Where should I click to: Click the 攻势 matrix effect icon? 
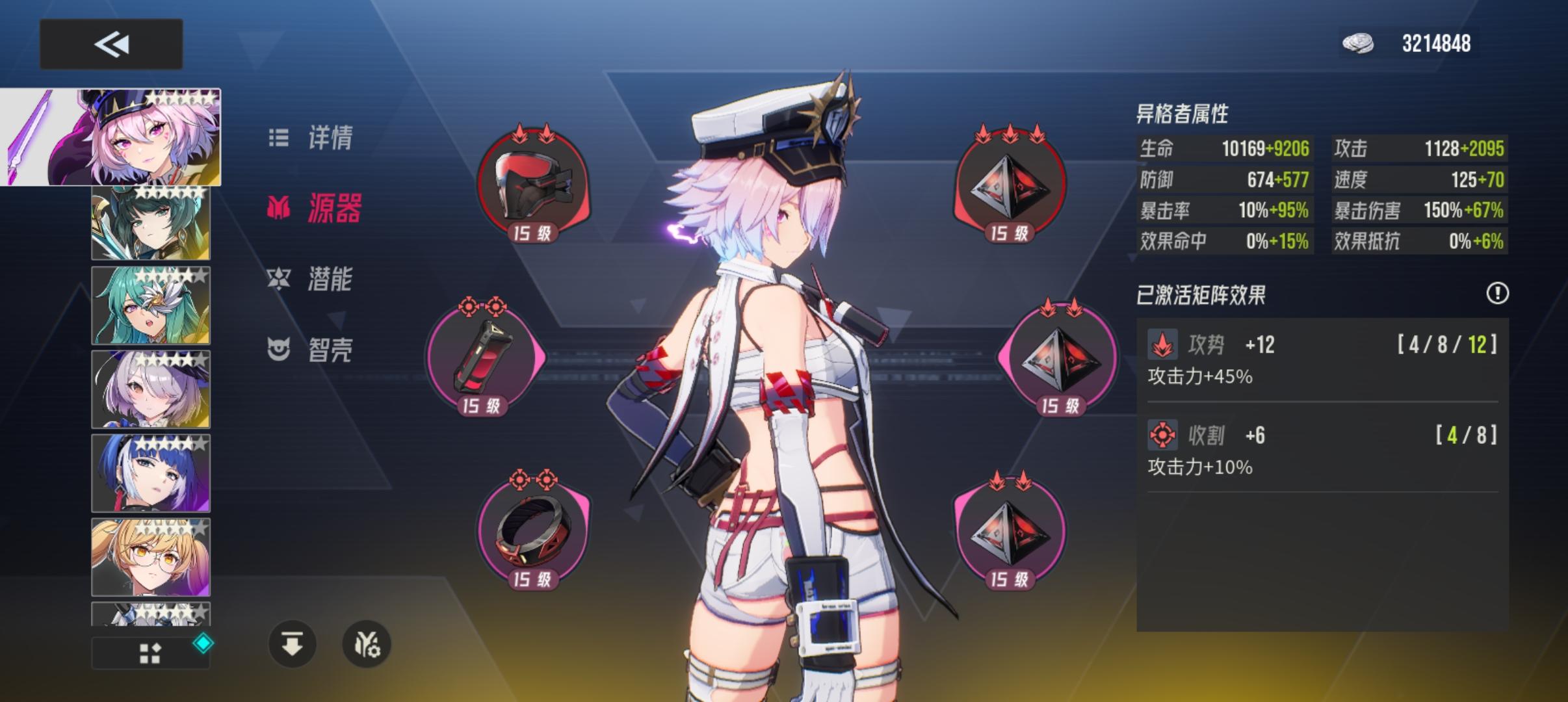click(x=1163, y=344)
